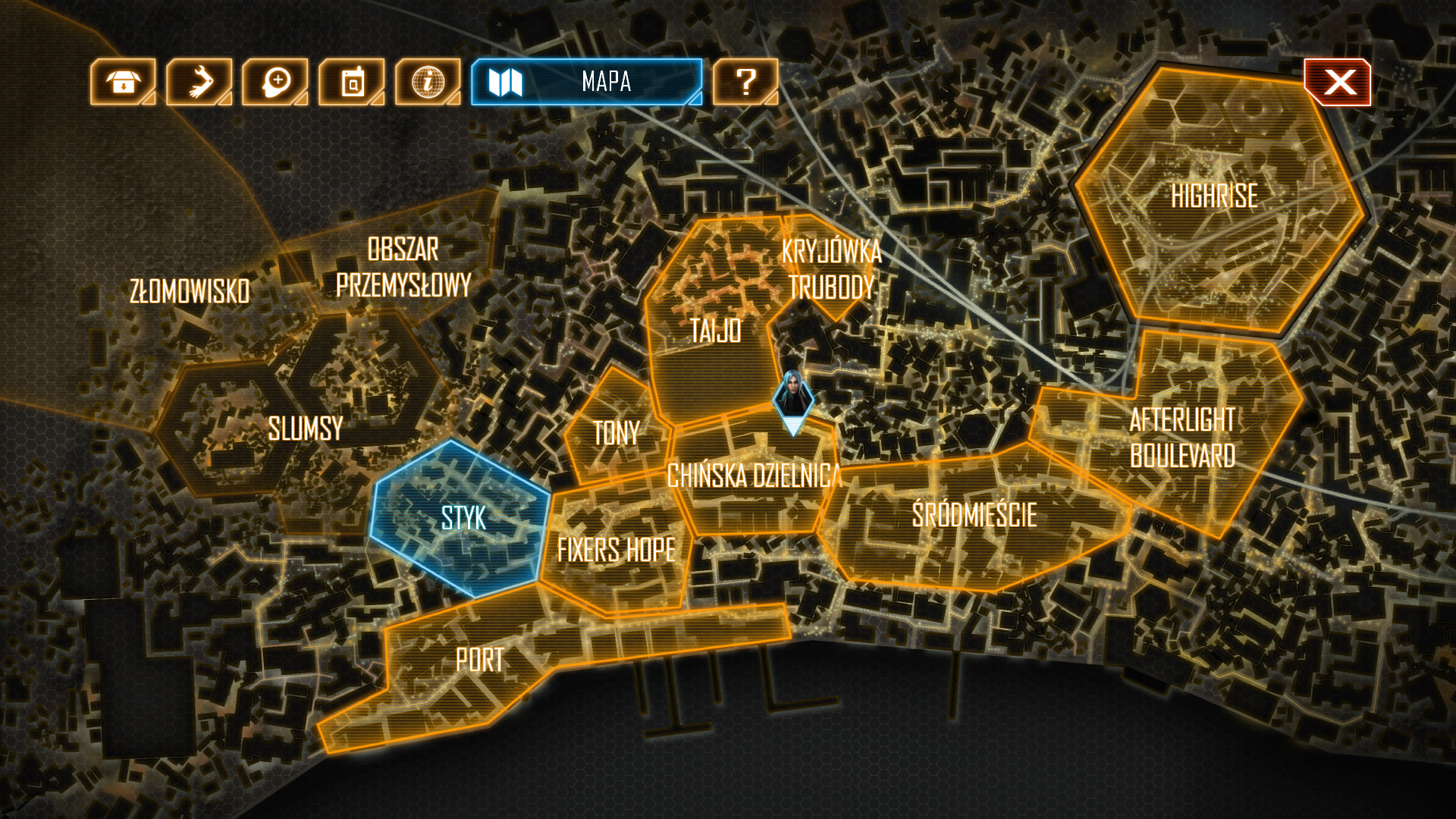
Task: Close the map screen with red X
Action: (1338, 82)
